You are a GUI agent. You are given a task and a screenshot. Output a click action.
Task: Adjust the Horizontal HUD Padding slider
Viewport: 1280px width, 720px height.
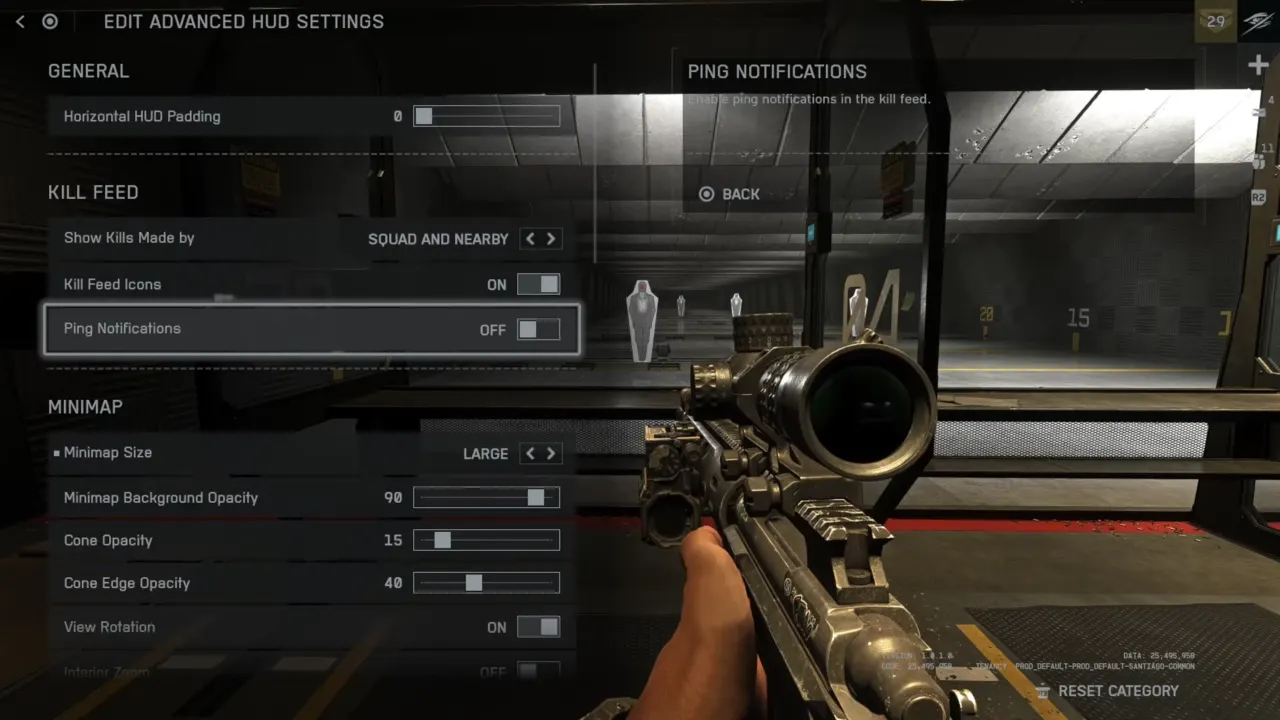click(487, 117)
